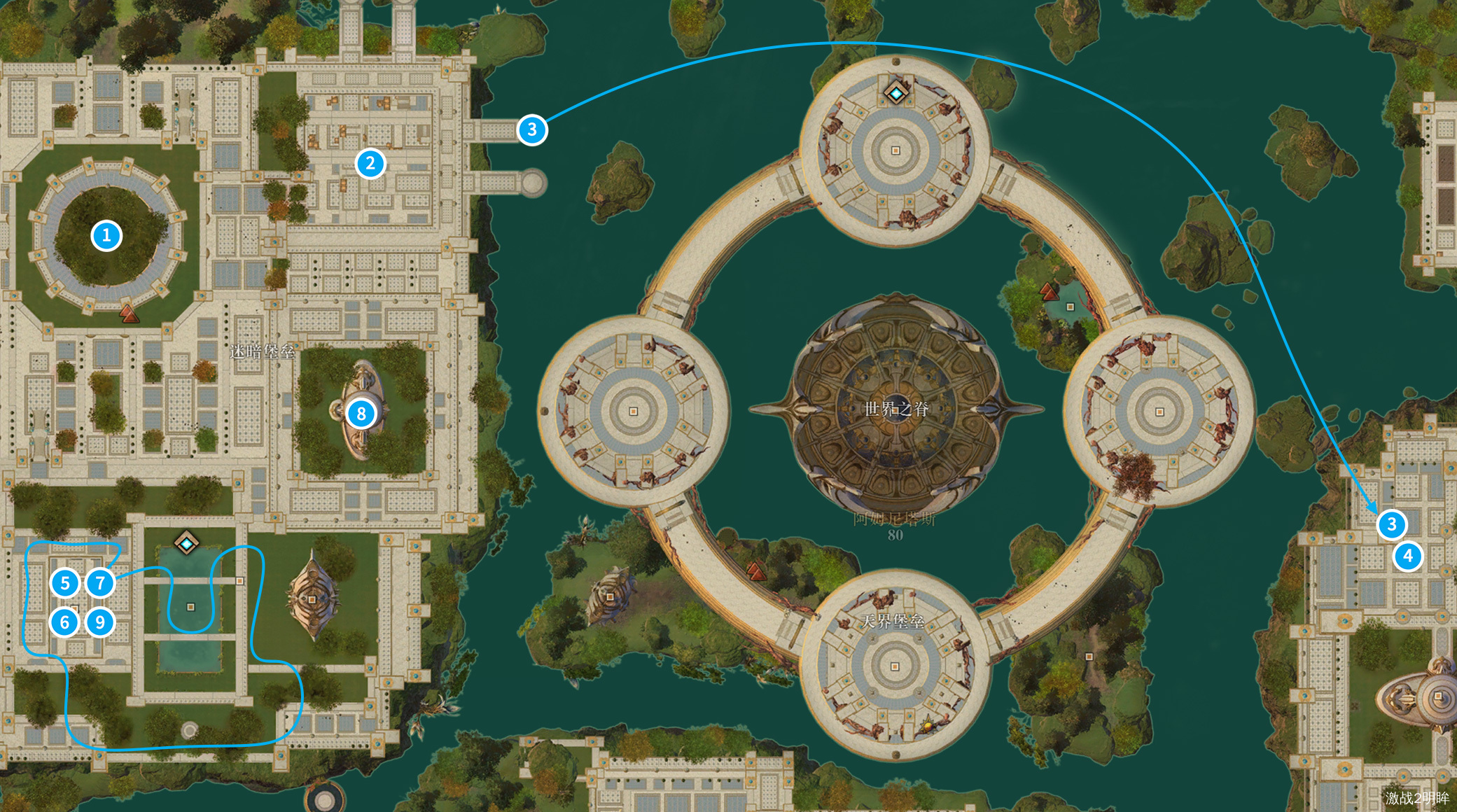This screenshot has height=812, width=1457.
Task: Select the waypoint icon near marker 7
Action: pos(186,543)
